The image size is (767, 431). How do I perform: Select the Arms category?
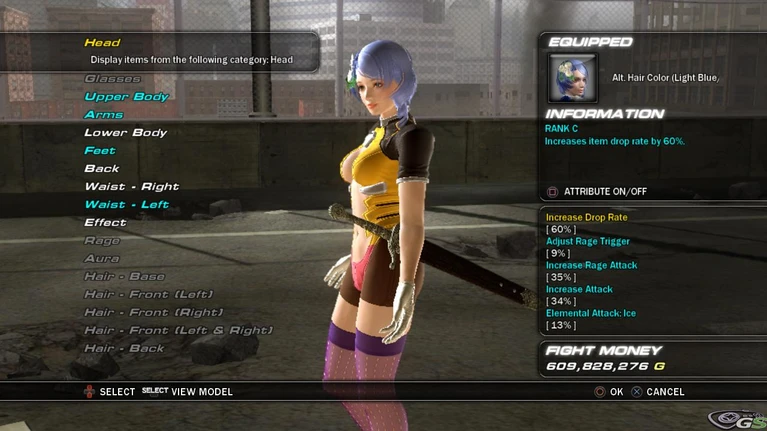pos(103,115)
